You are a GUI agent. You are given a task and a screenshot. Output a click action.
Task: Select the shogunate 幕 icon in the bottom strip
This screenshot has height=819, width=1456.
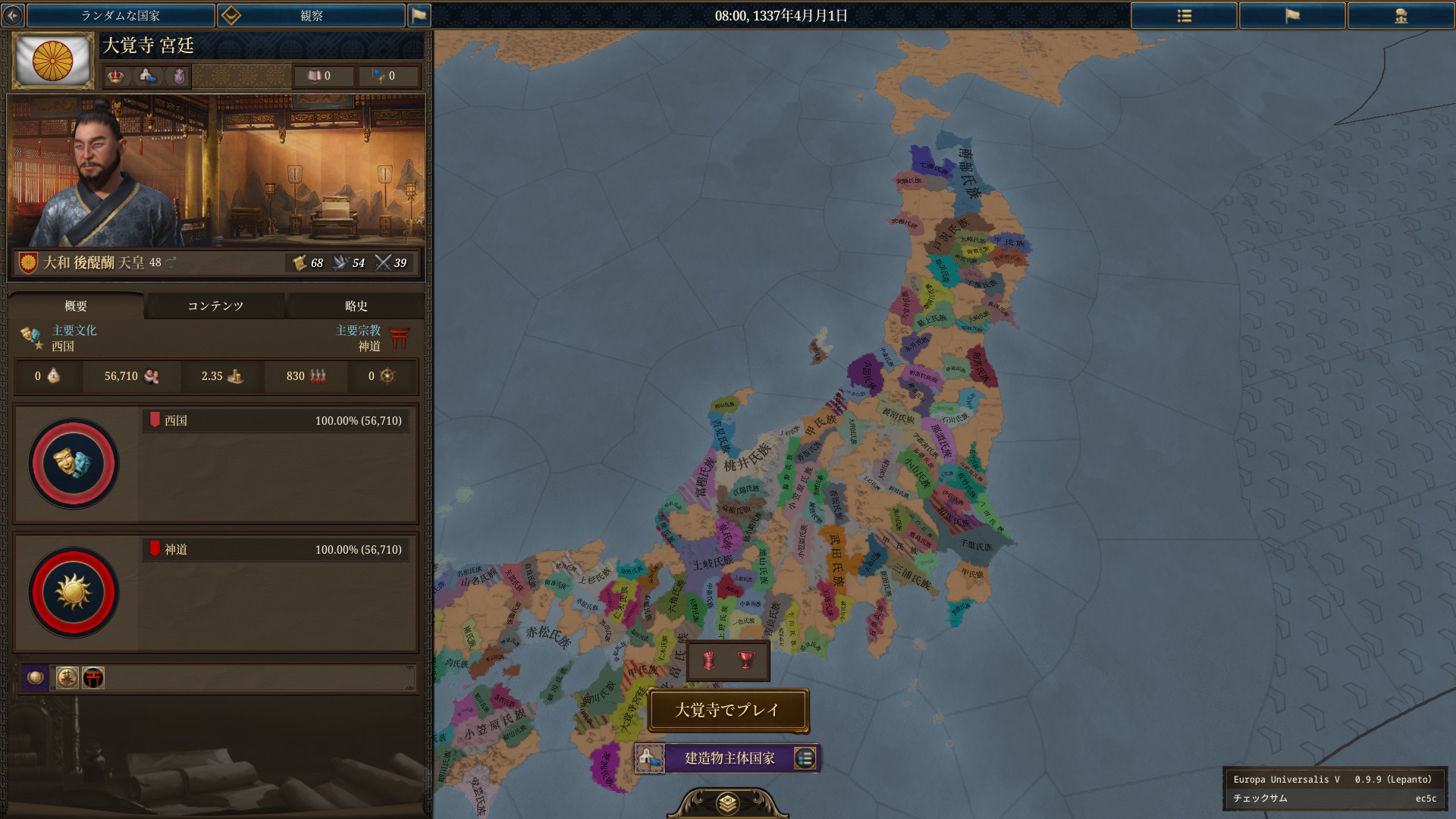(x=67, y=678)
